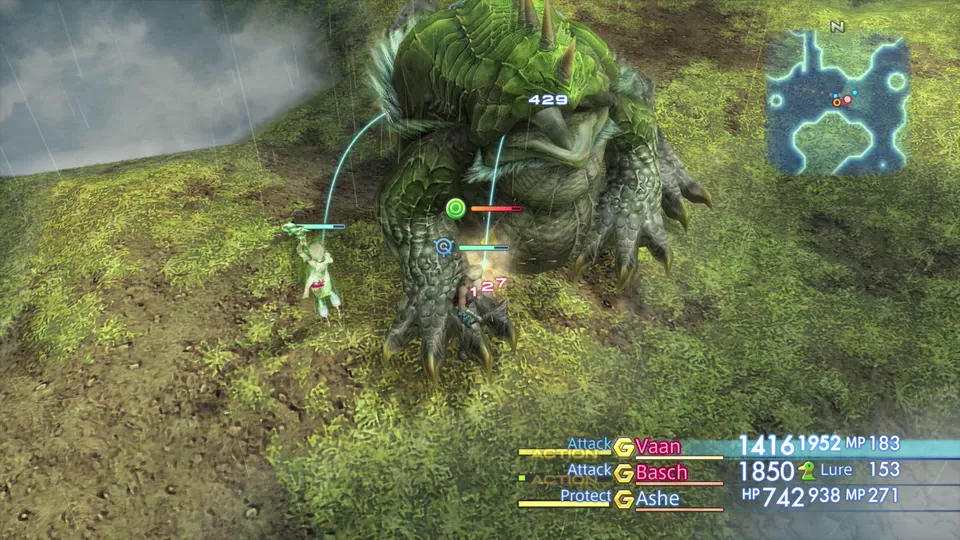Select the green enemy target marker
Screen dimensions: 960x540
pyautogui.click(x=456, y=208)
